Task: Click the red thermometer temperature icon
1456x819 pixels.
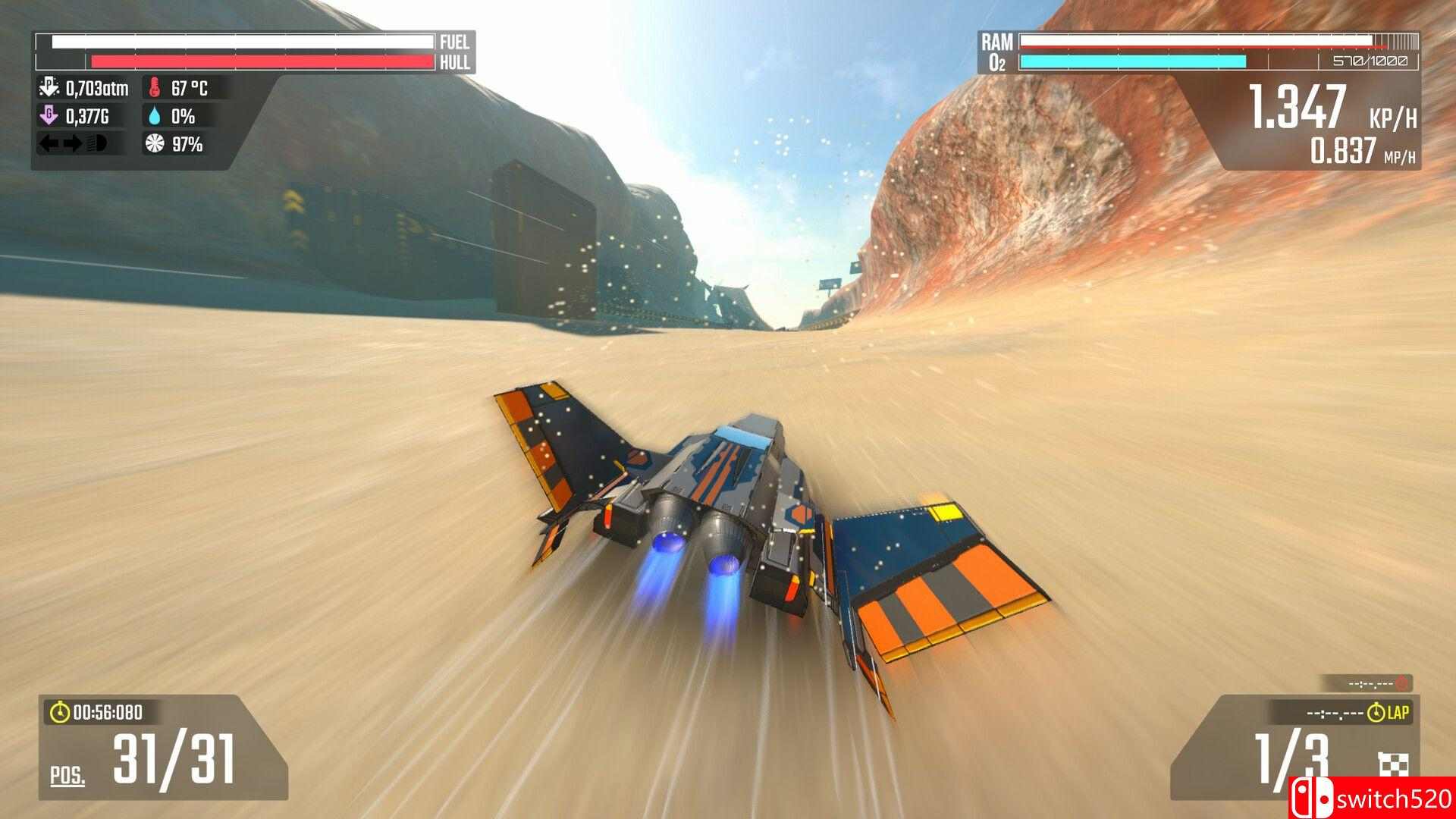Action: coord(154,86)
